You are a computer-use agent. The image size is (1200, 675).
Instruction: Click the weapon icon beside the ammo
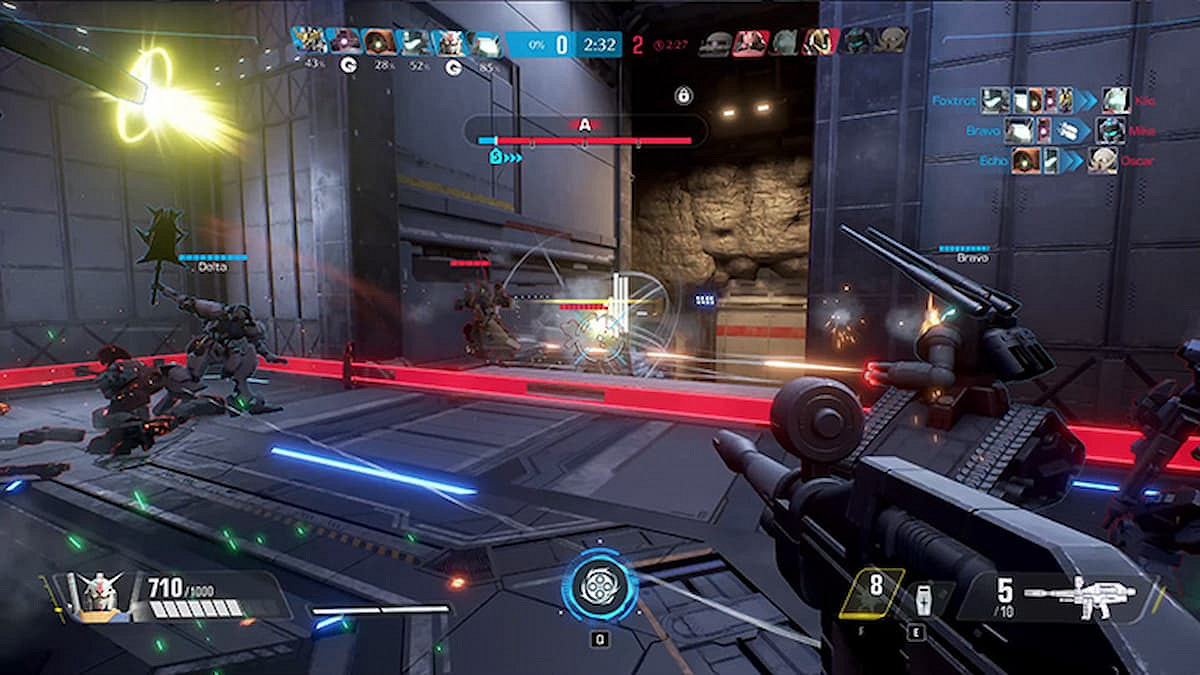pos(1079,597)
